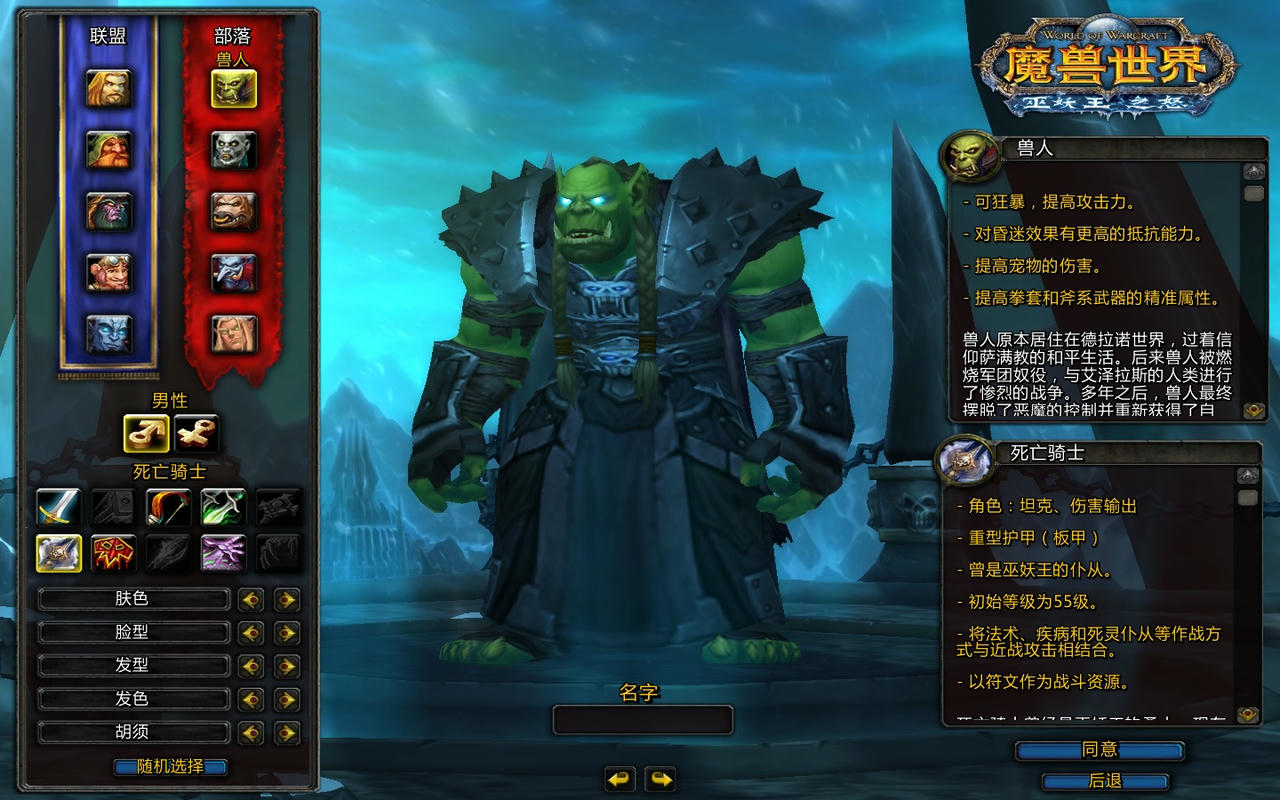Choose the Tauren race portrait
This screenshot has width=1280, height=800.
[234, 211]
